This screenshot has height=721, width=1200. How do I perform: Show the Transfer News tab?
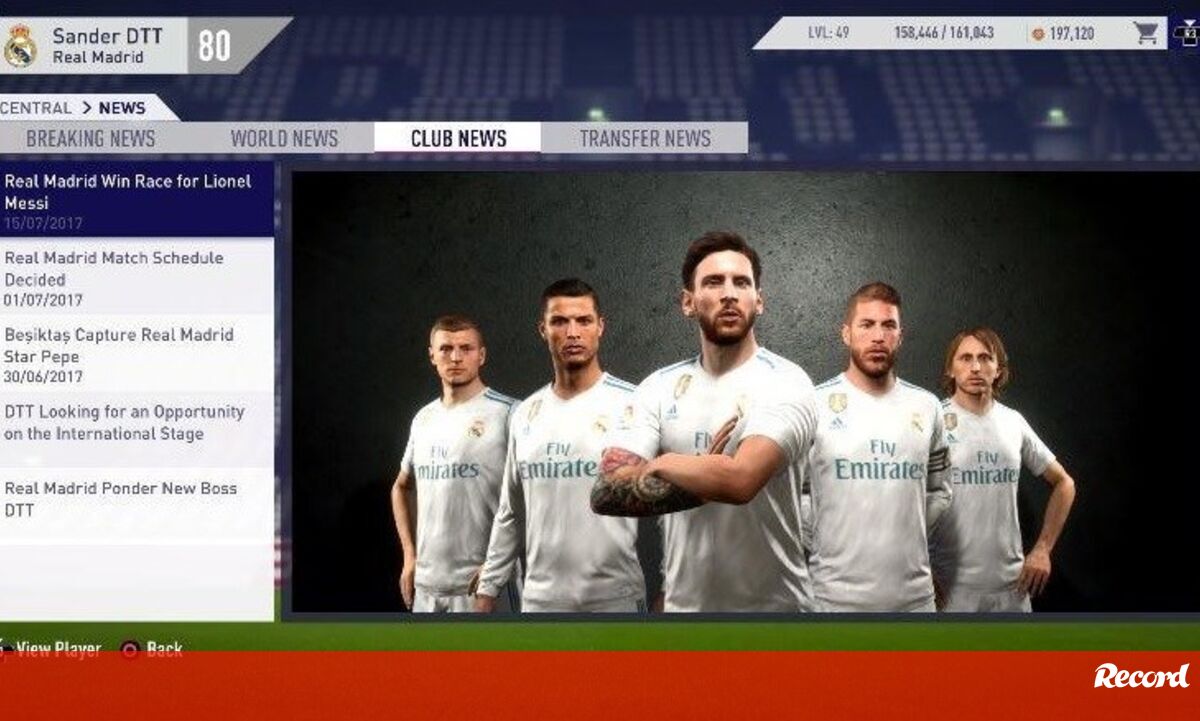click(x=645, y=139)
